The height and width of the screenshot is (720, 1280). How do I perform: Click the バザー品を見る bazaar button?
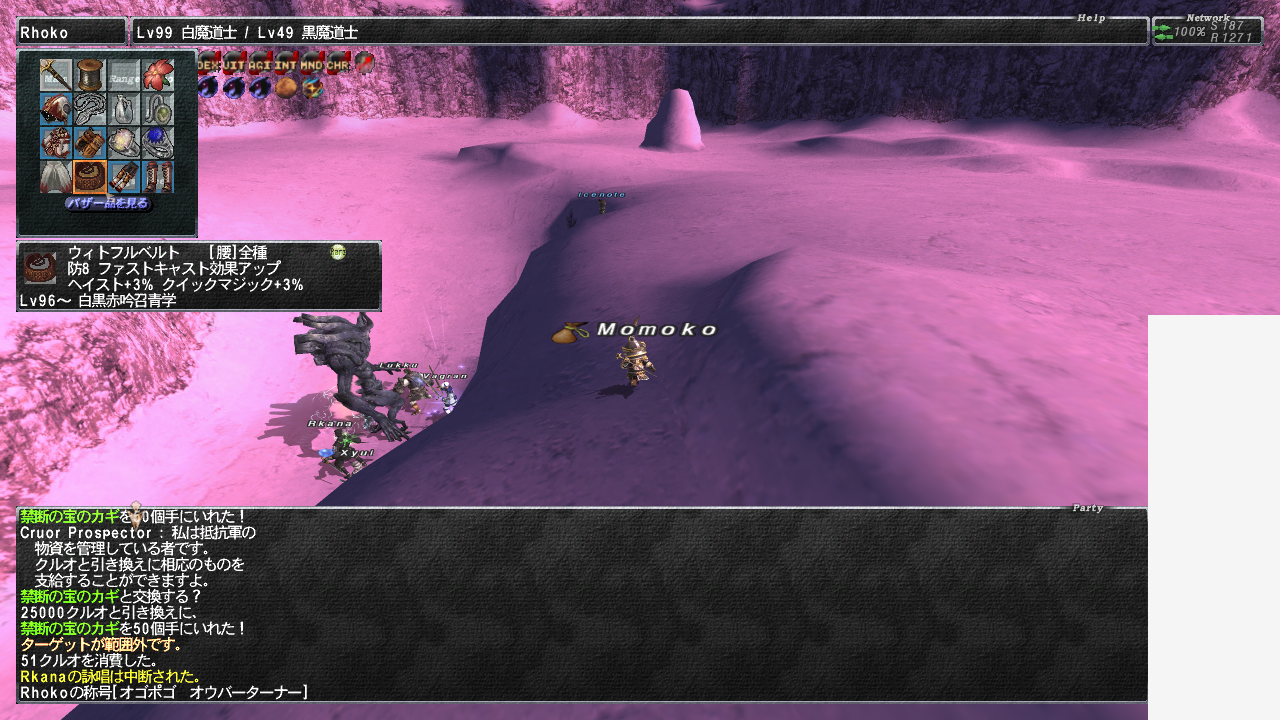tap(107, 203)
